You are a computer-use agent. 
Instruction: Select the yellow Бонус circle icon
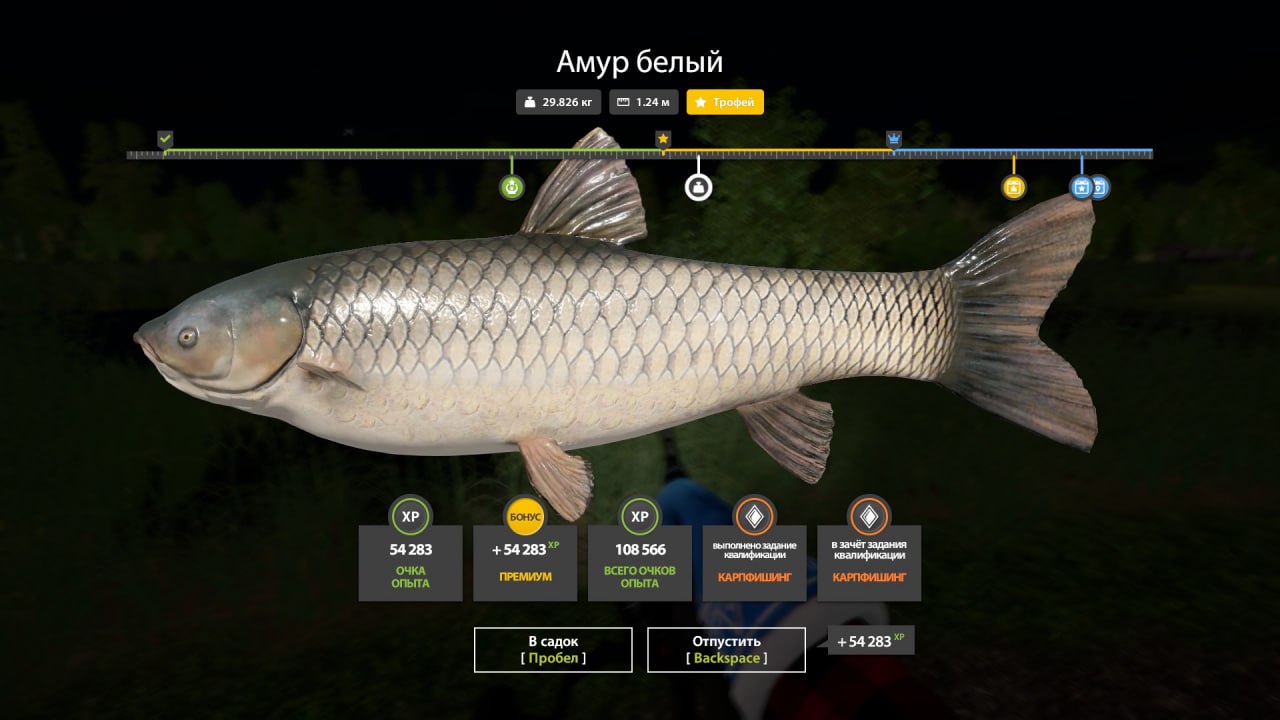tap(524, 518)
